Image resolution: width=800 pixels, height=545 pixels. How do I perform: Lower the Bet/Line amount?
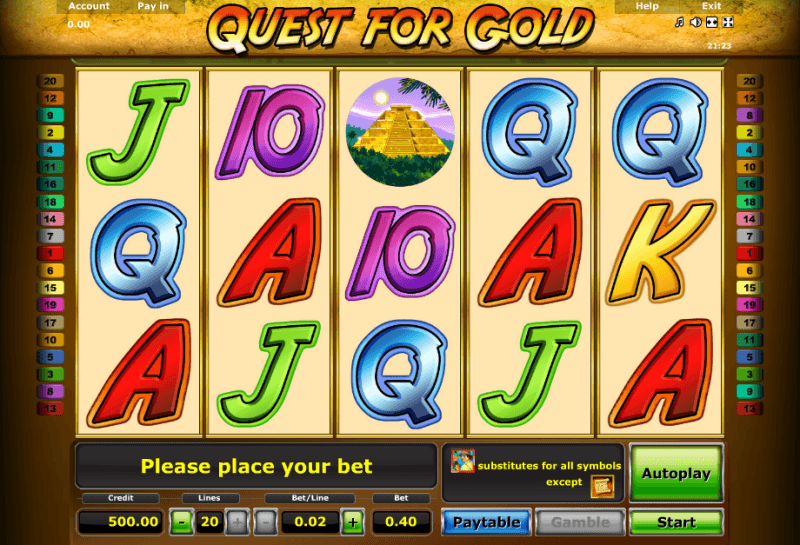266,521
